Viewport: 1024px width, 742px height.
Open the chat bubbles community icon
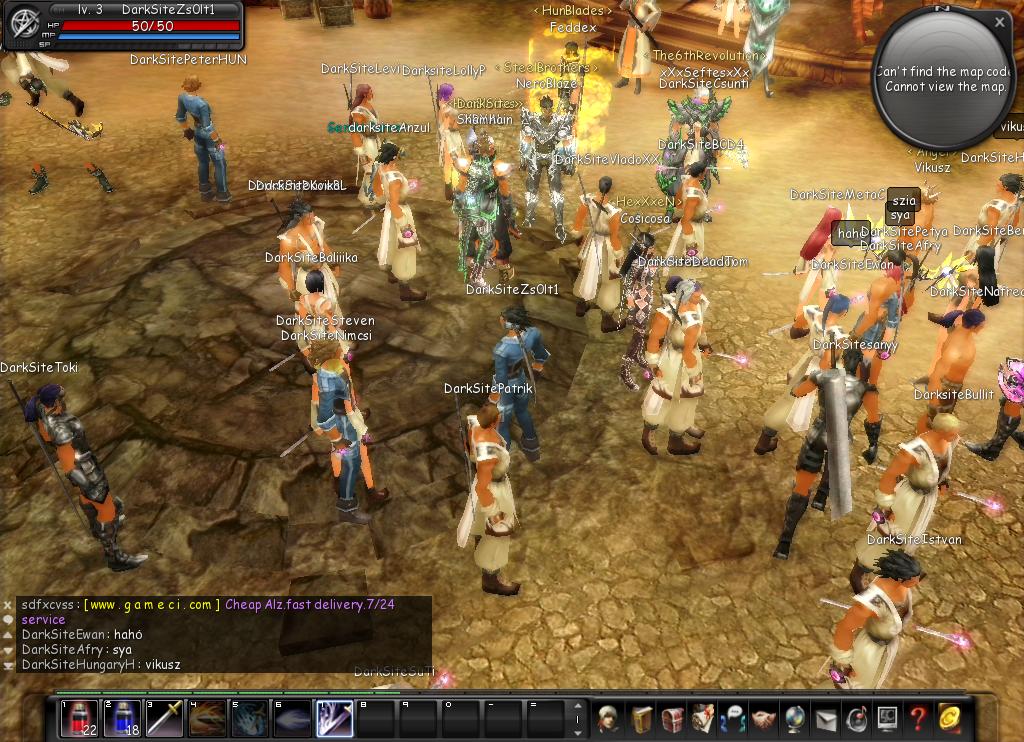734,719
